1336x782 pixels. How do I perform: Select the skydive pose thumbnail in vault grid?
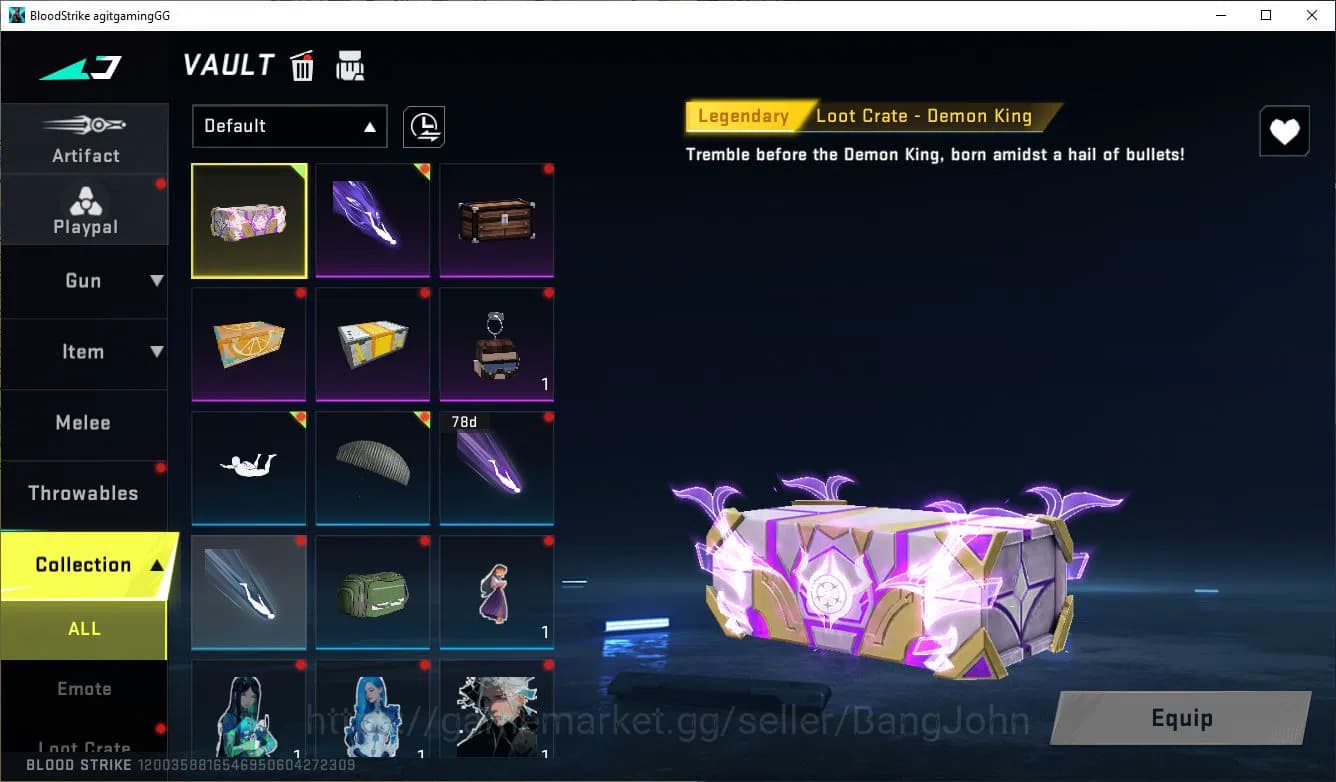point(248,468)
